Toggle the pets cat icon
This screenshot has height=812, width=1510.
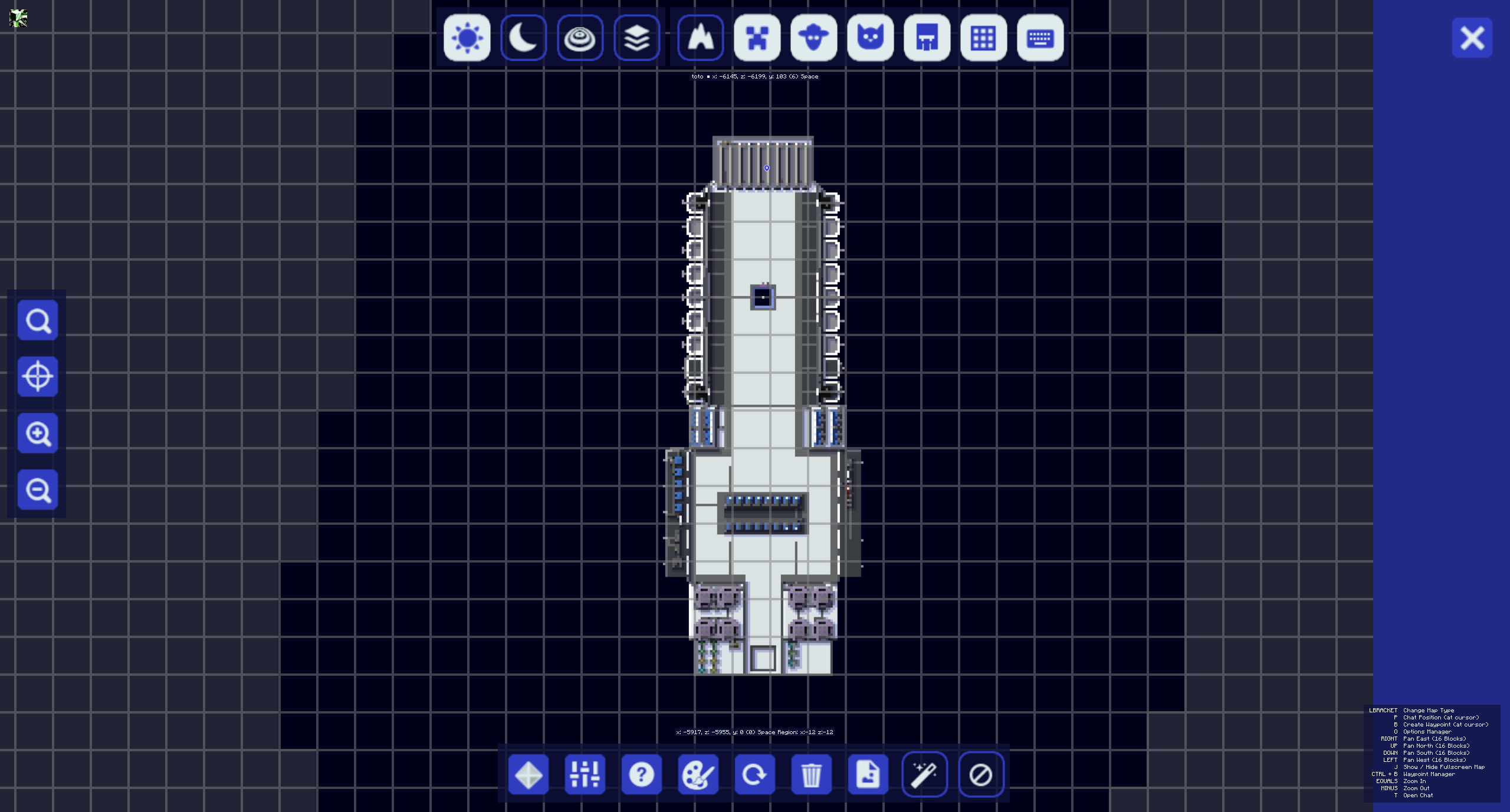(x=870, y=38)
